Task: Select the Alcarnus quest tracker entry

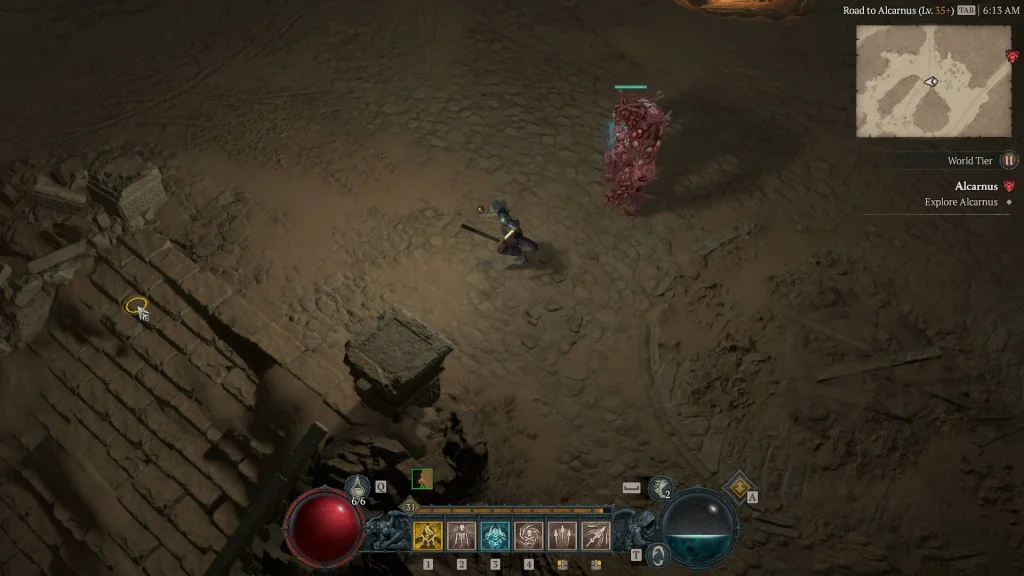Action: coord(976,186)
